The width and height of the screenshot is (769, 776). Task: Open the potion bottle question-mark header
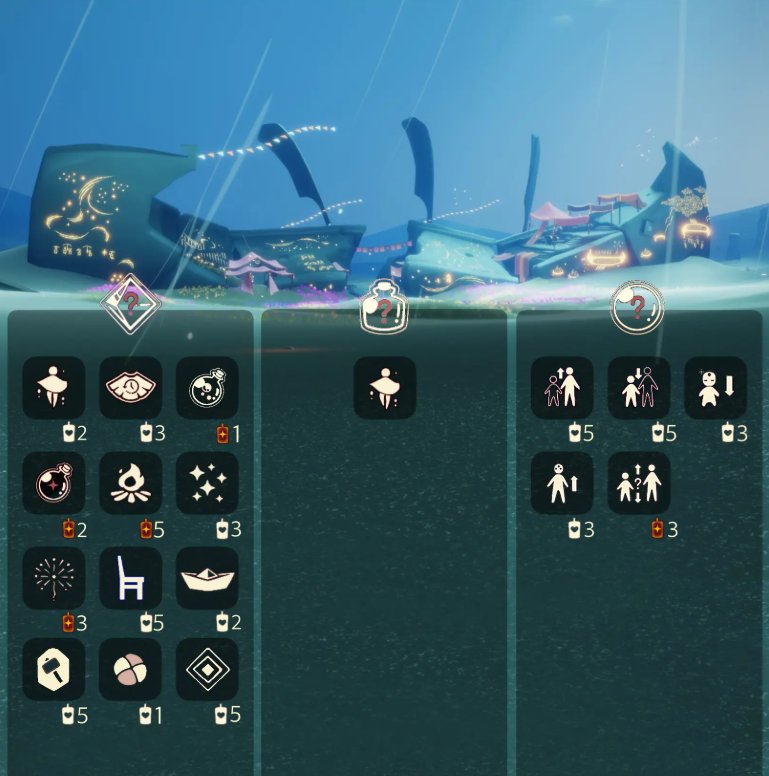tap(384, 309)
